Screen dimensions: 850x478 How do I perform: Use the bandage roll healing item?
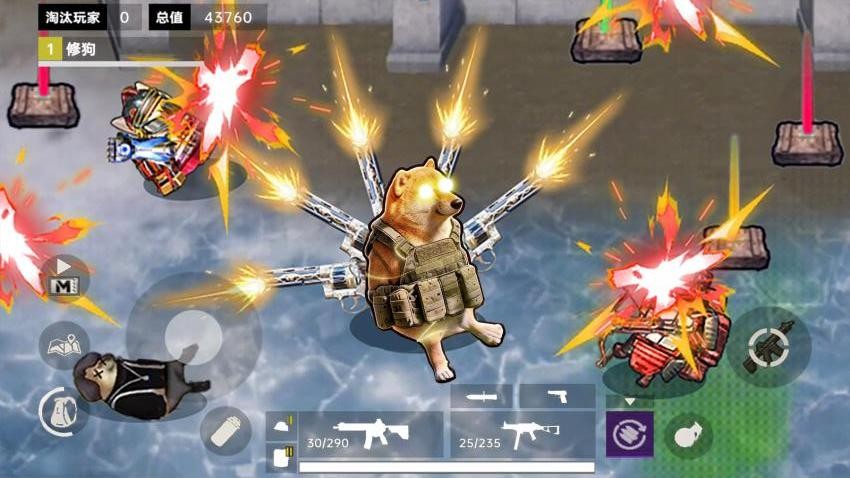coord(225,431)
